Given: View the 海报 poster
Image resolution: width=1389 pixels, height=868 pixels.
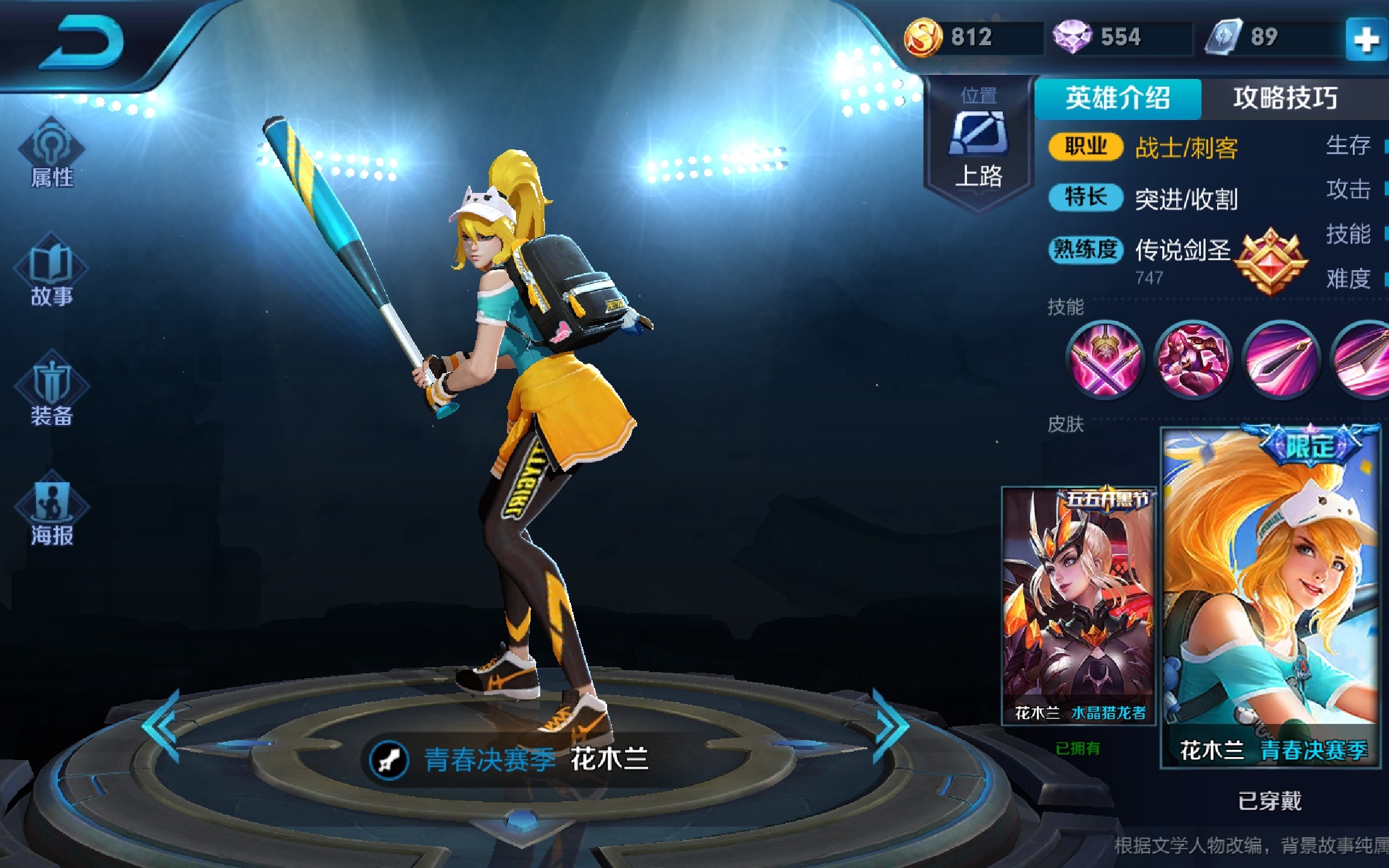Looking at the screenshot, I should pos(52,509).
